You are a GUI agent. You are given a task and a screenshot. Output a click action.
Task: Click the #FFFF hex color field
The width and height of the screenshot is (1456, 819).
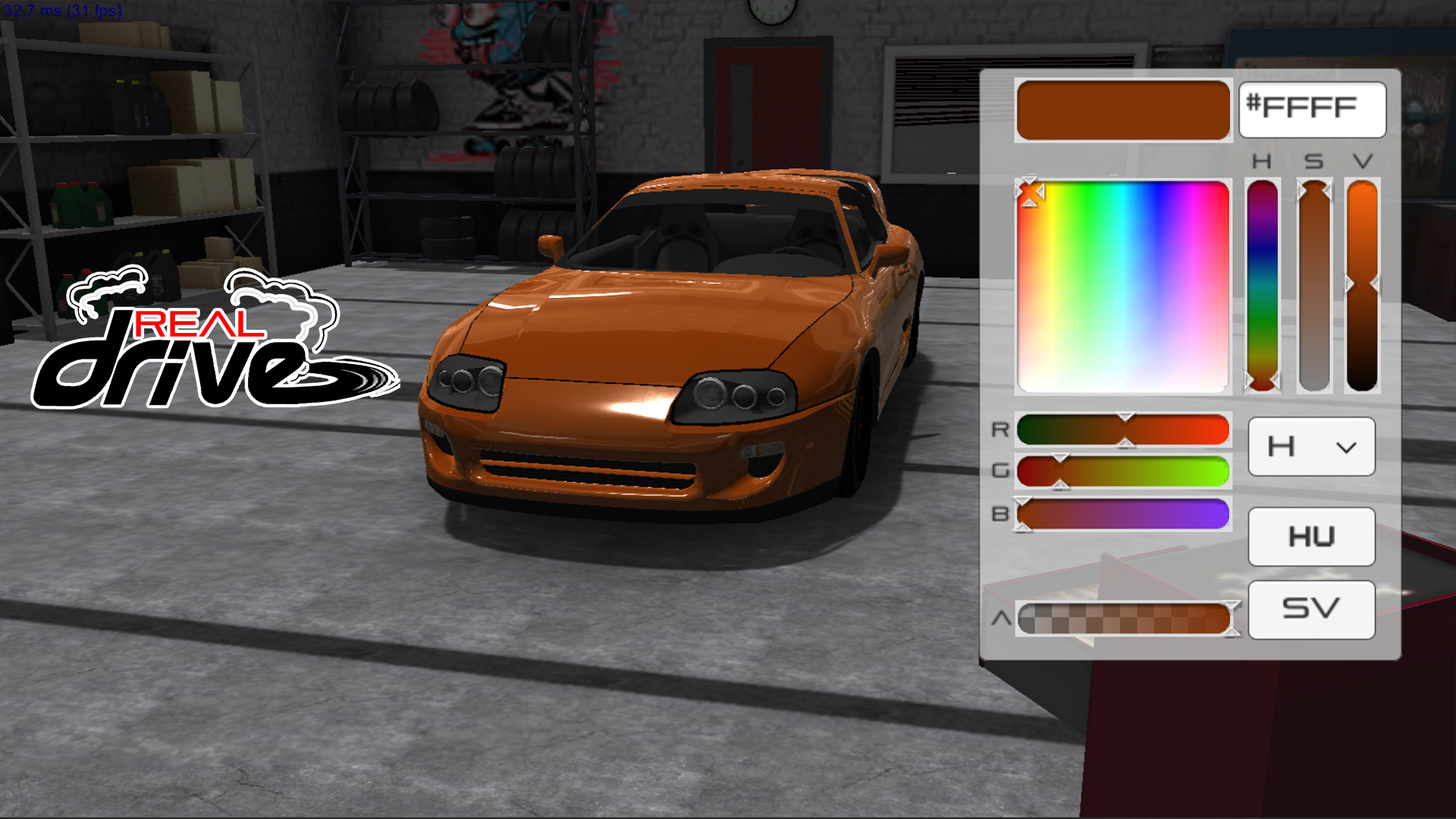[1312, 109]
